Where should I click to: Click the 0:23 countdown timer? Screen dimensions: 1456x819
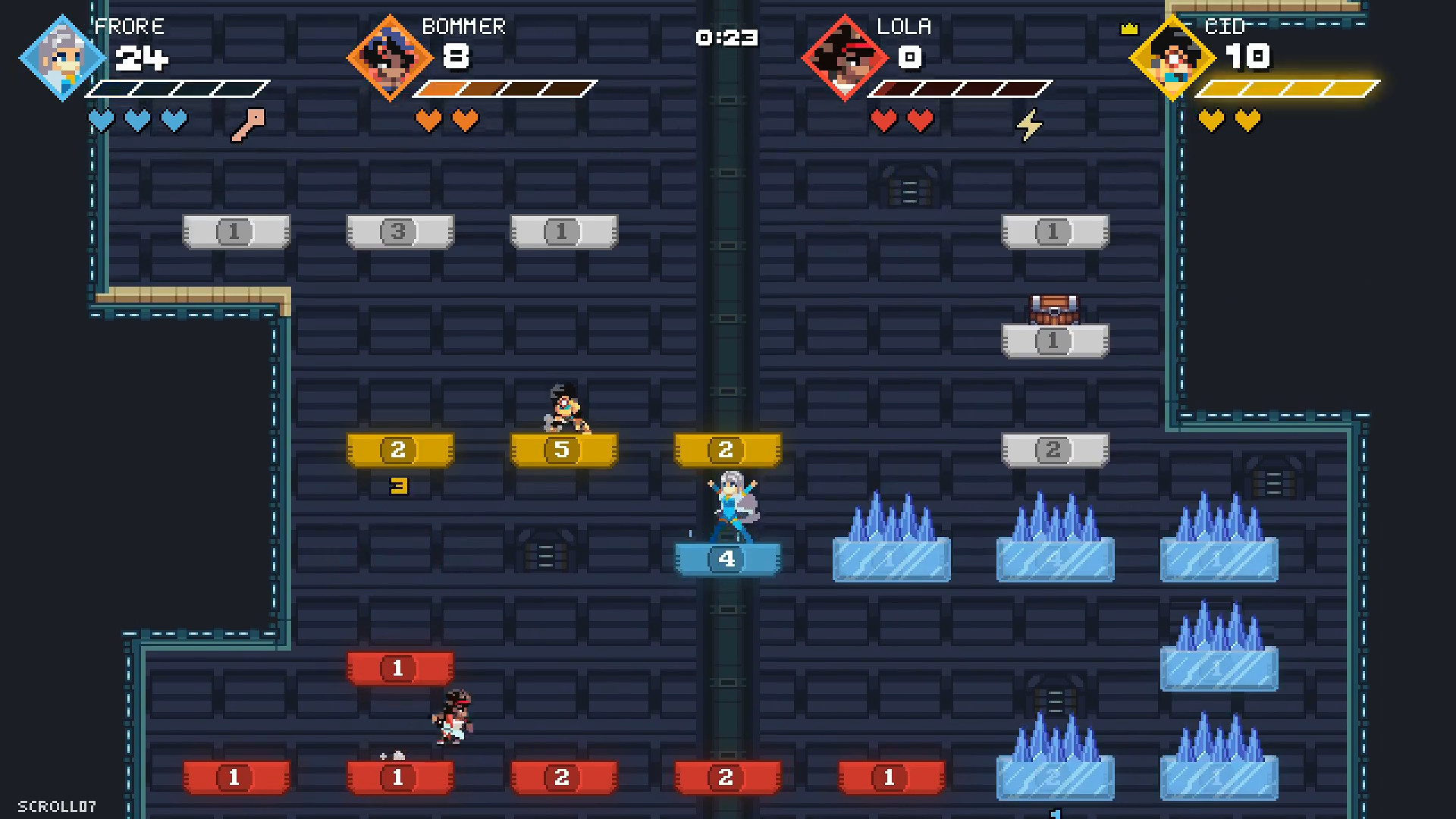point(726,37)
